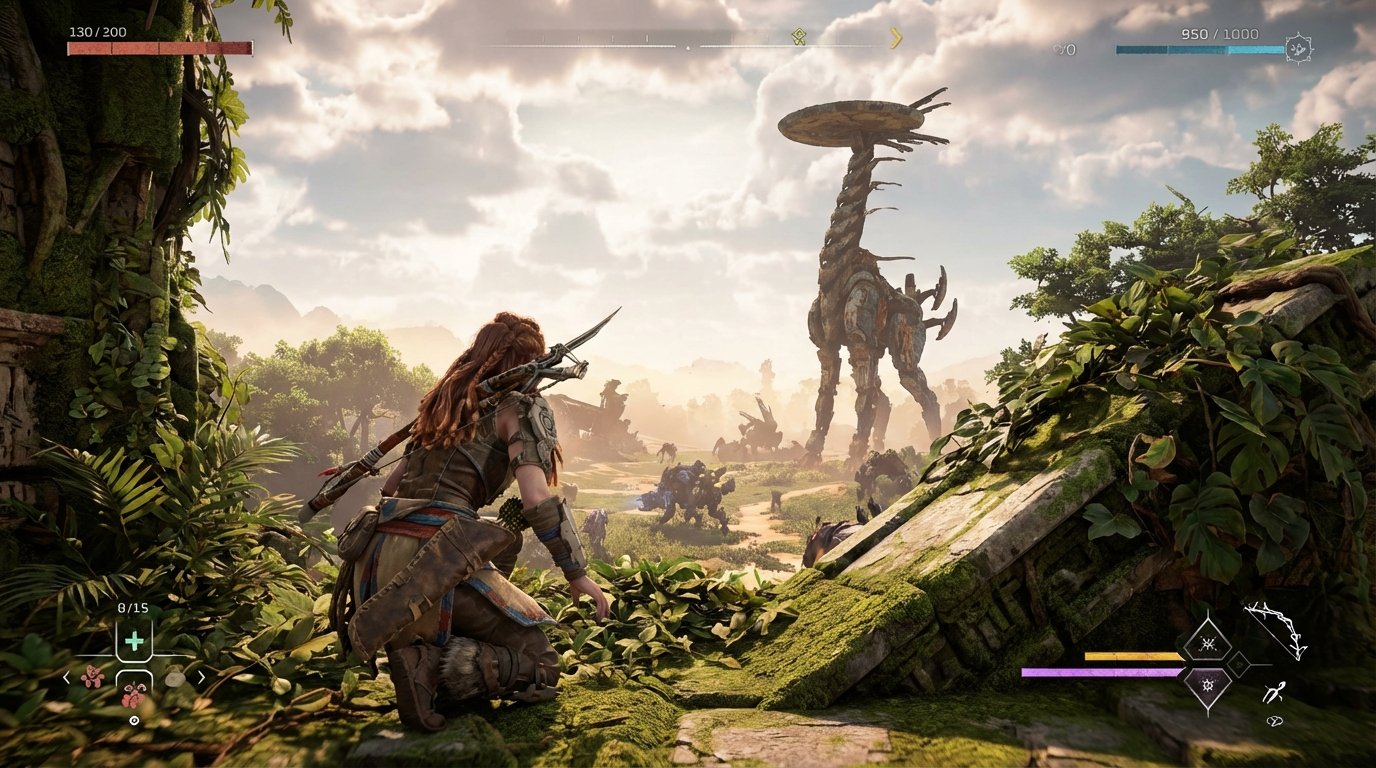Select the 8/15 potion counter label

click(133, 608)
